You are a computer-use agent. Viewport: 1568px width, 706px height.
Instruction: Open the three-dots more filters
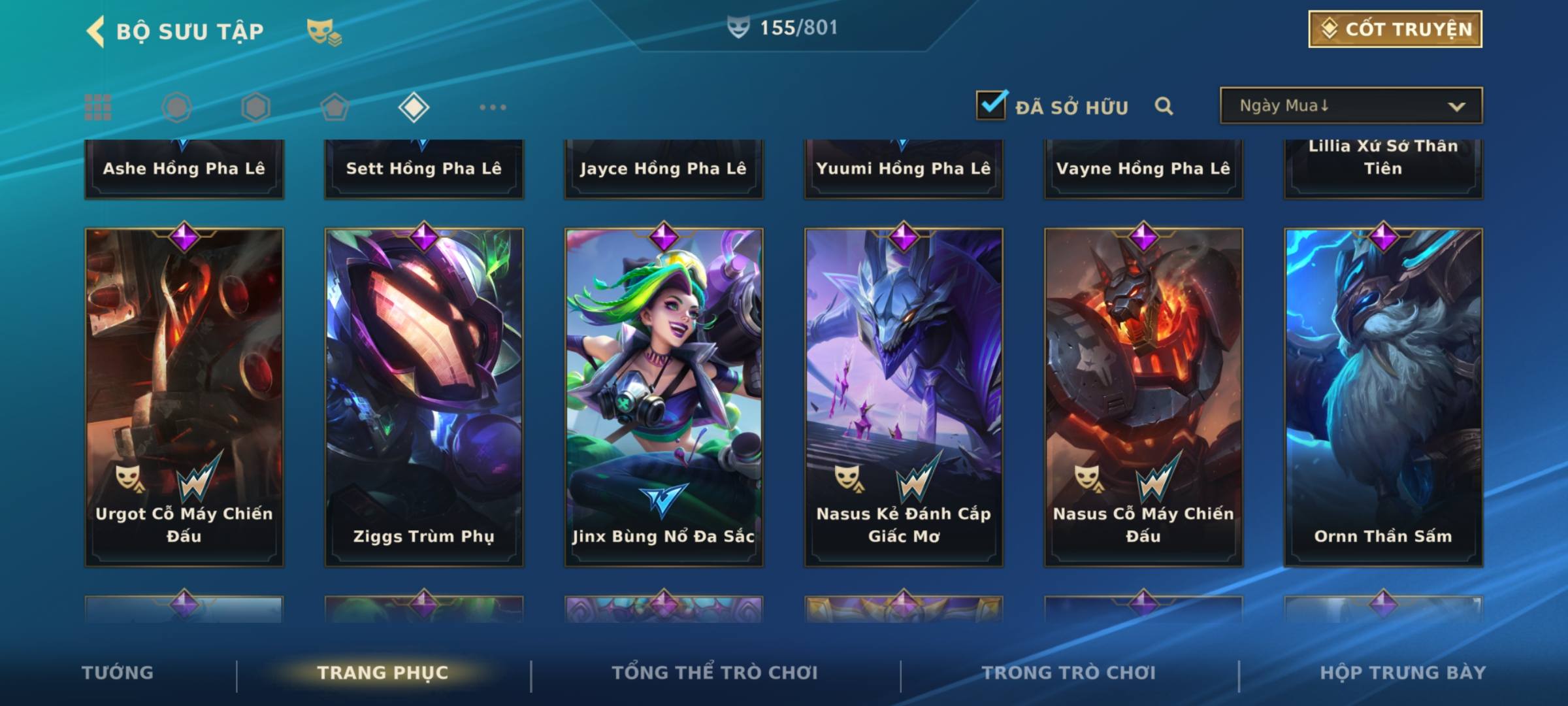(x=493, y=107)
